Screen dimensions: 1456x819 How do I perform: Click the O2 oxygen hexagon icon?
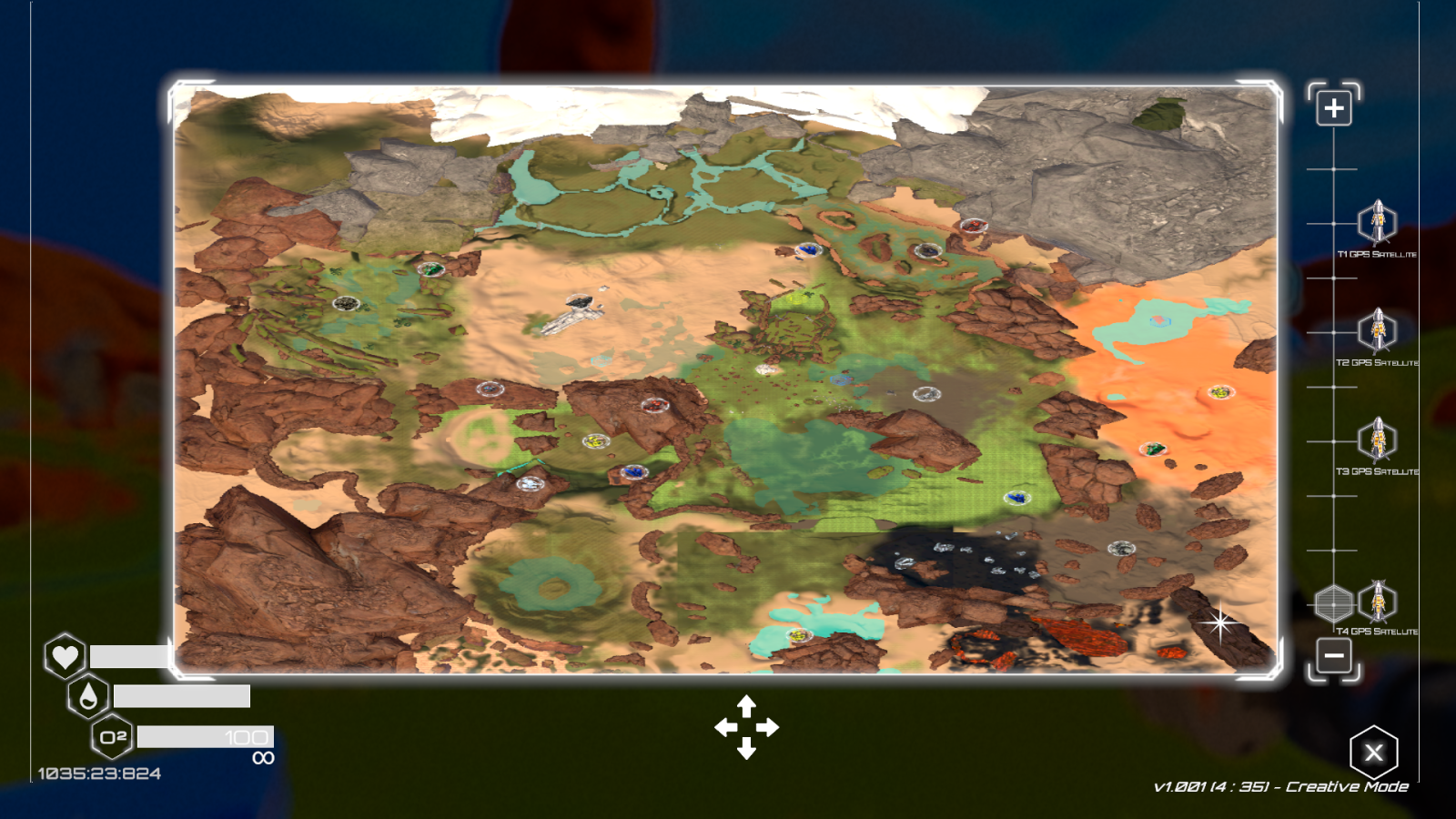click(x=114, y=735)
